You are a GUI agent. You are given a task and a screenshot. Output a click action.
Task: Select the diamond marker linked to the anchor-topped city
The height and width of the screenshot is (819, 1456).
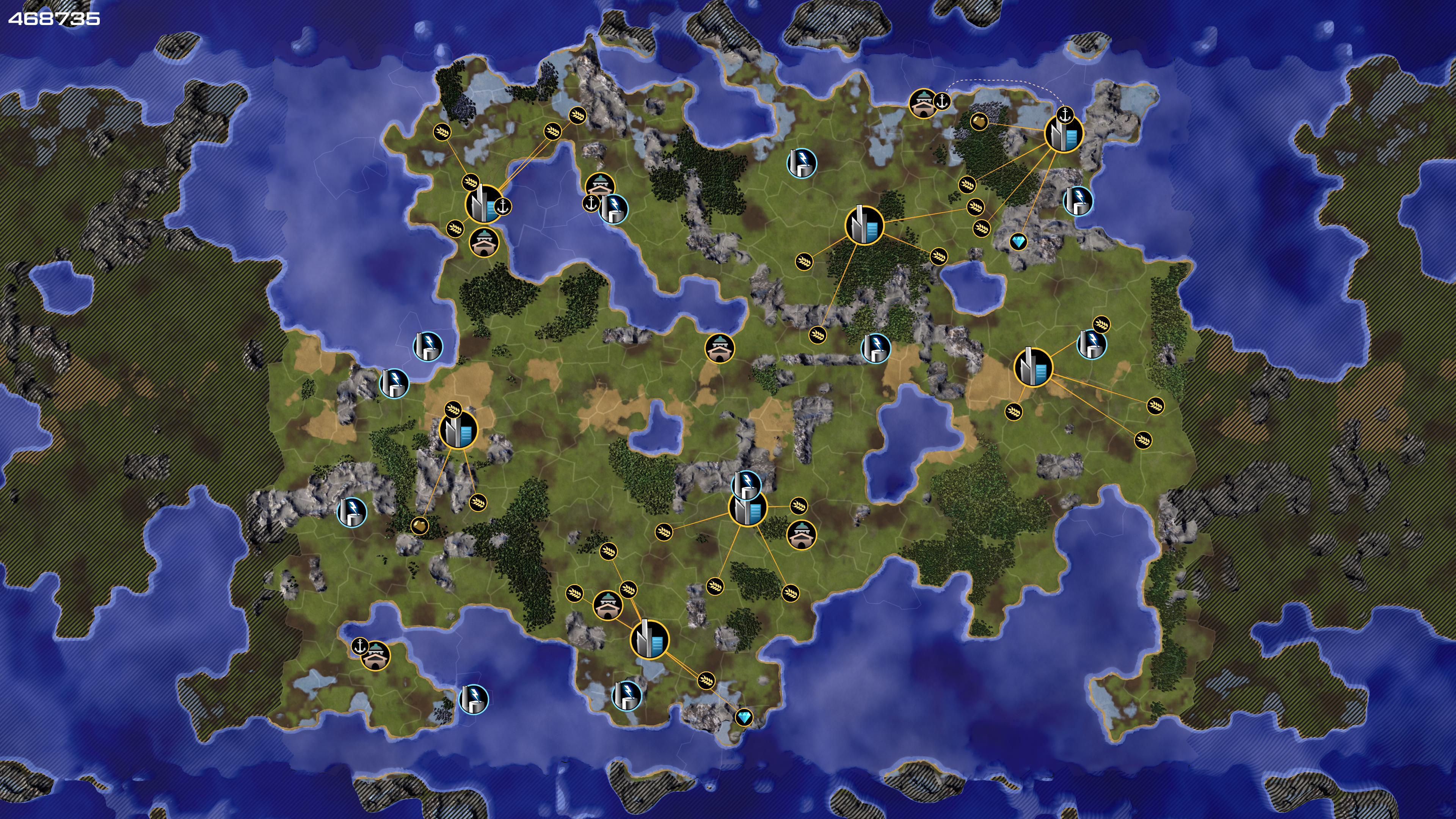click(x=1018, y=243)
